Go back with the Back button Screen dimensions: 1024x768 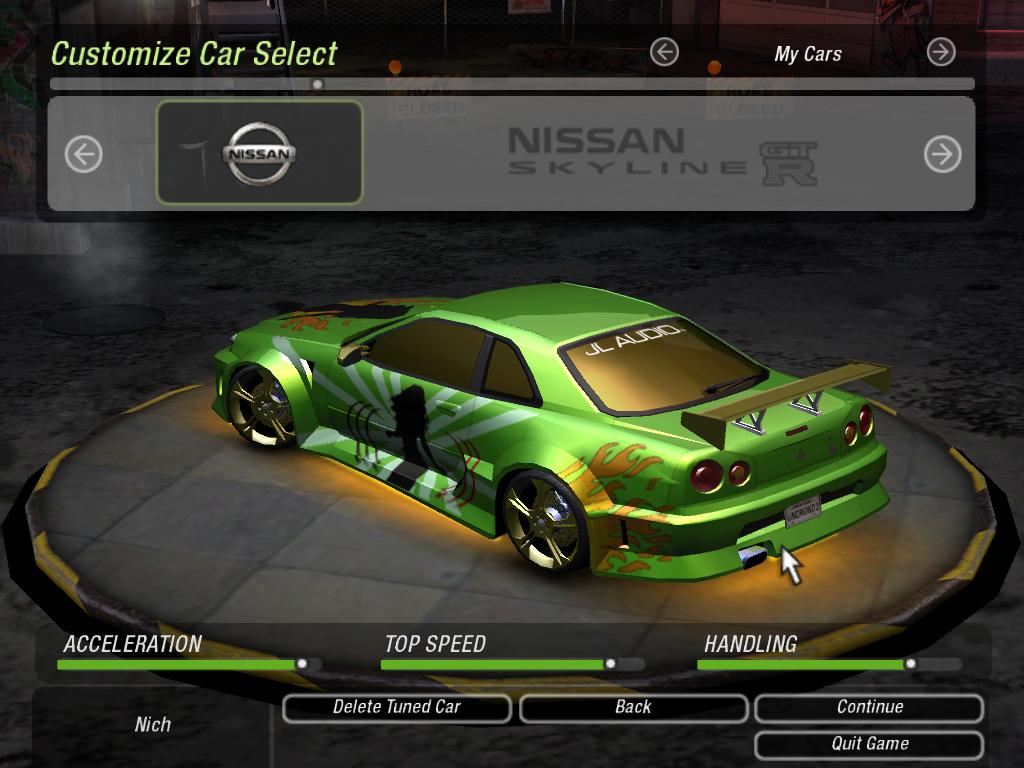tap(633, 708)
